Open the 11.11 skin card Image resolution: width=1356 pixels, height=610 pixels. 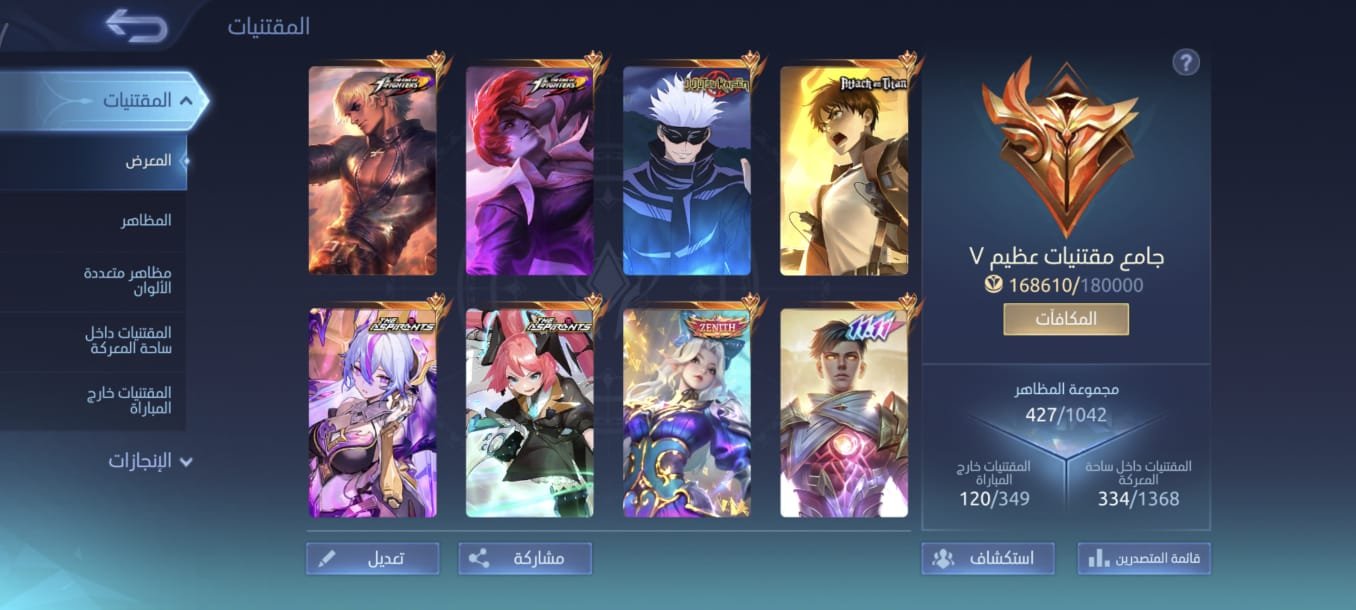(844, 413)
